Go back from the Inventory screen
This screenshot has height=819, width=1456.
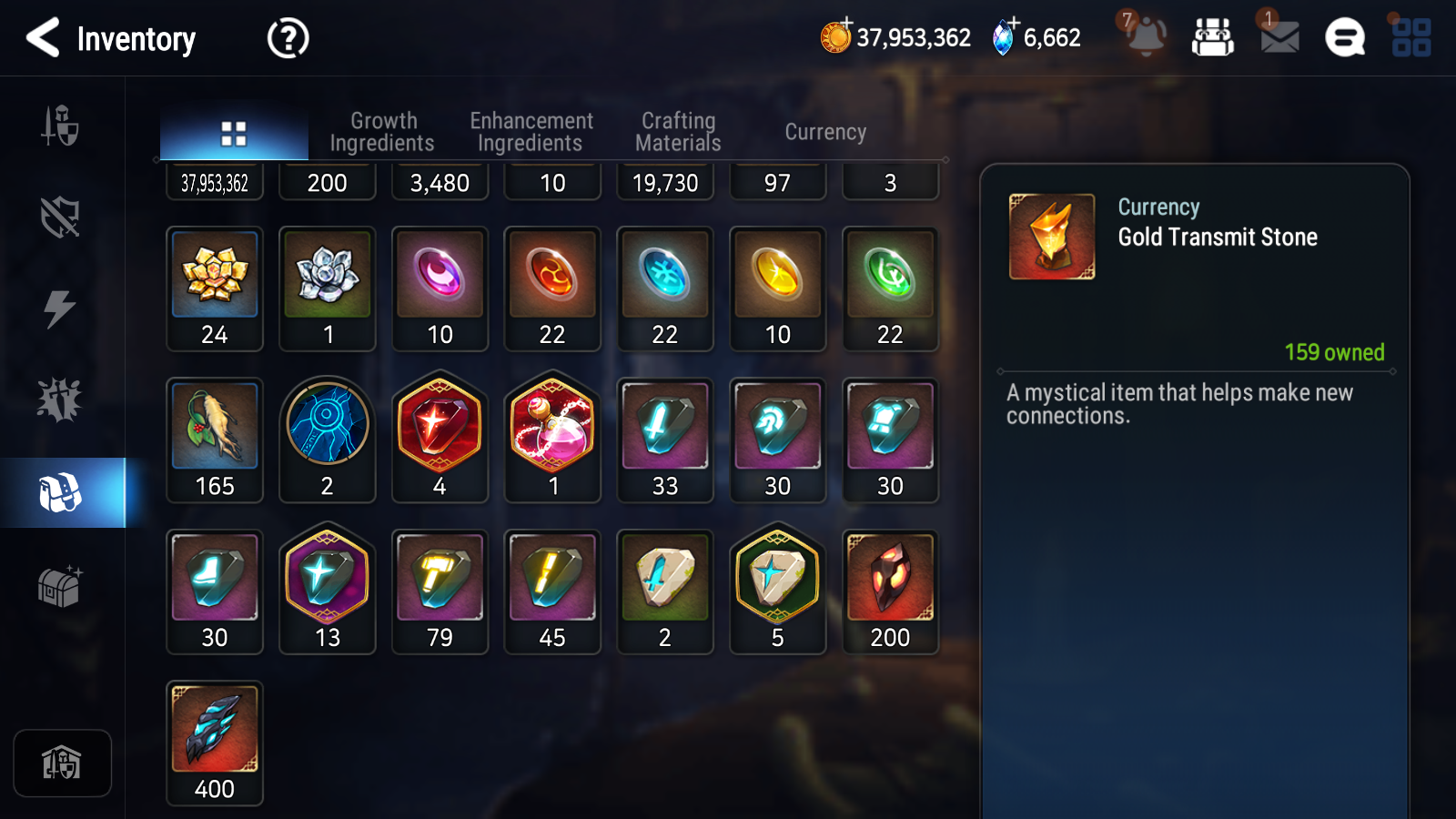(x=43, y=38)
